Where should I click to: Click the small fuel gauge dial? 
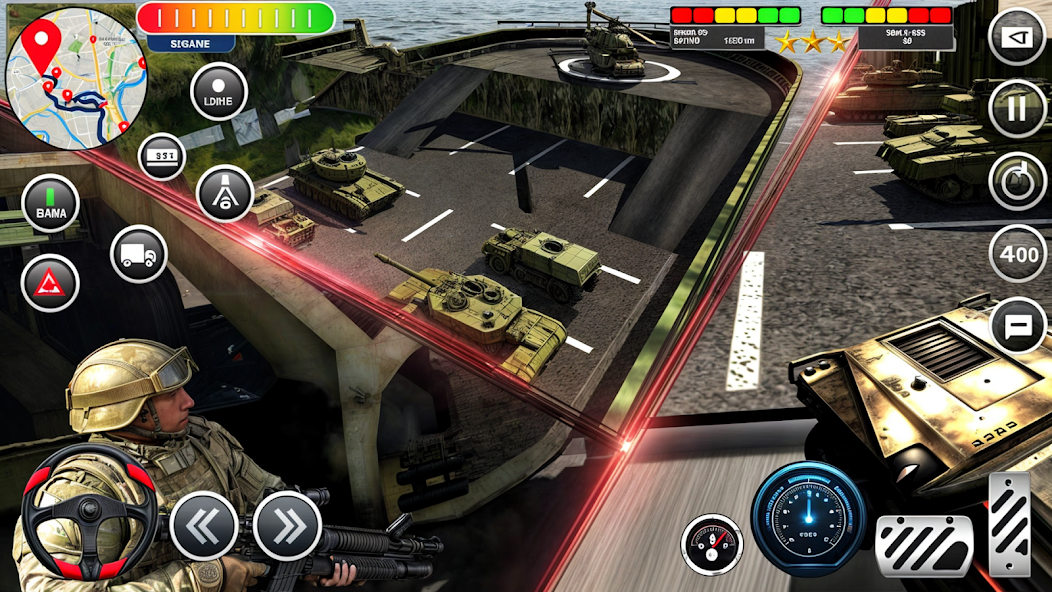tap(712, 544)
